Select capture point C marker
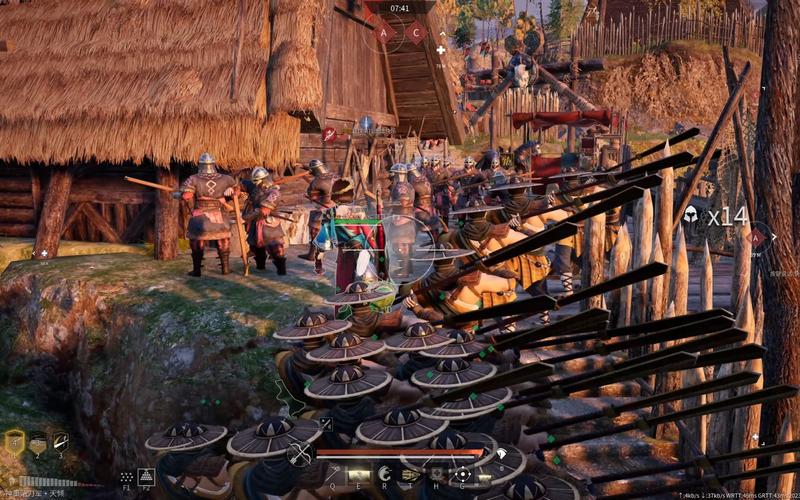This screenshot has width=800, height=500. point(416,32)
